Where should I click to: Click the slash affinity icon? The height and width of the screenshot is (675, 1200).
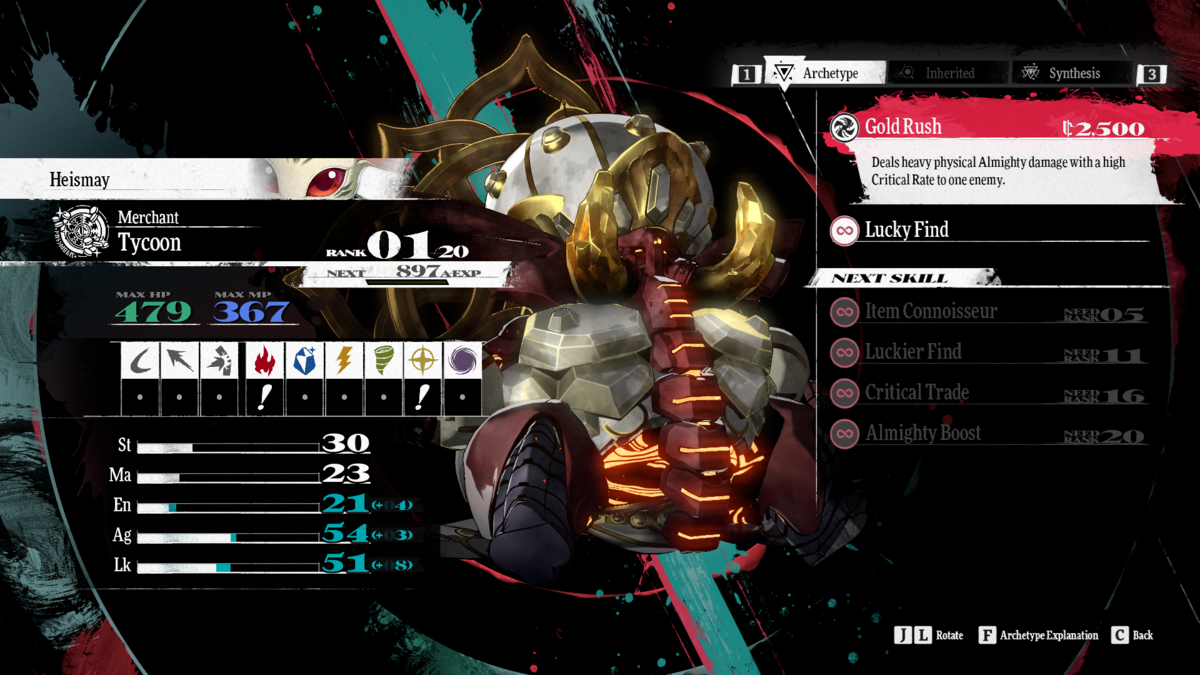140,361
